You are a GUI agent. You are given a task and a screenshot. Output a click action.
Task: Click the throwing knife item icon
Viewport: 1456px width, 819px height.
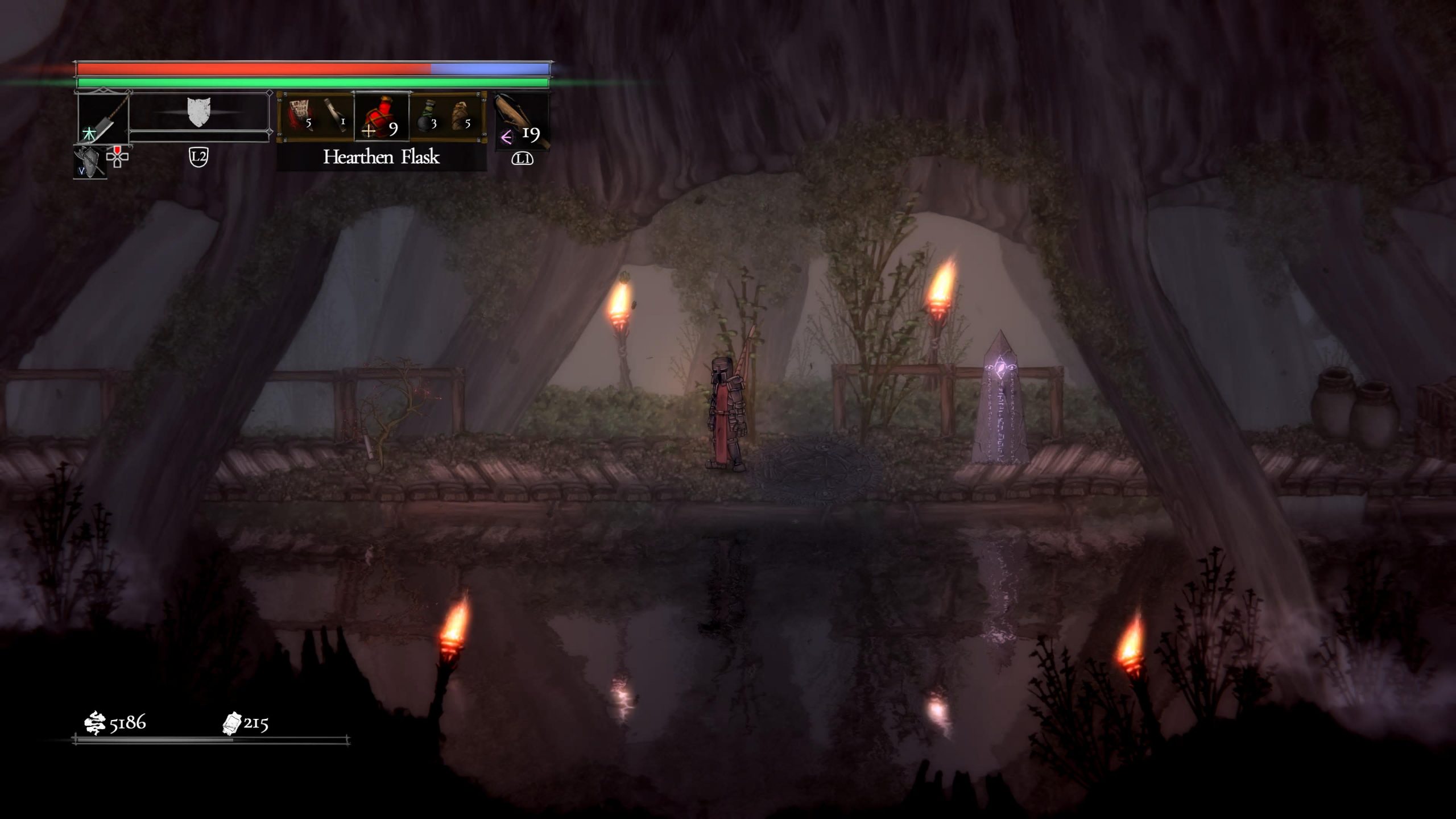click(x=336, y=112)
